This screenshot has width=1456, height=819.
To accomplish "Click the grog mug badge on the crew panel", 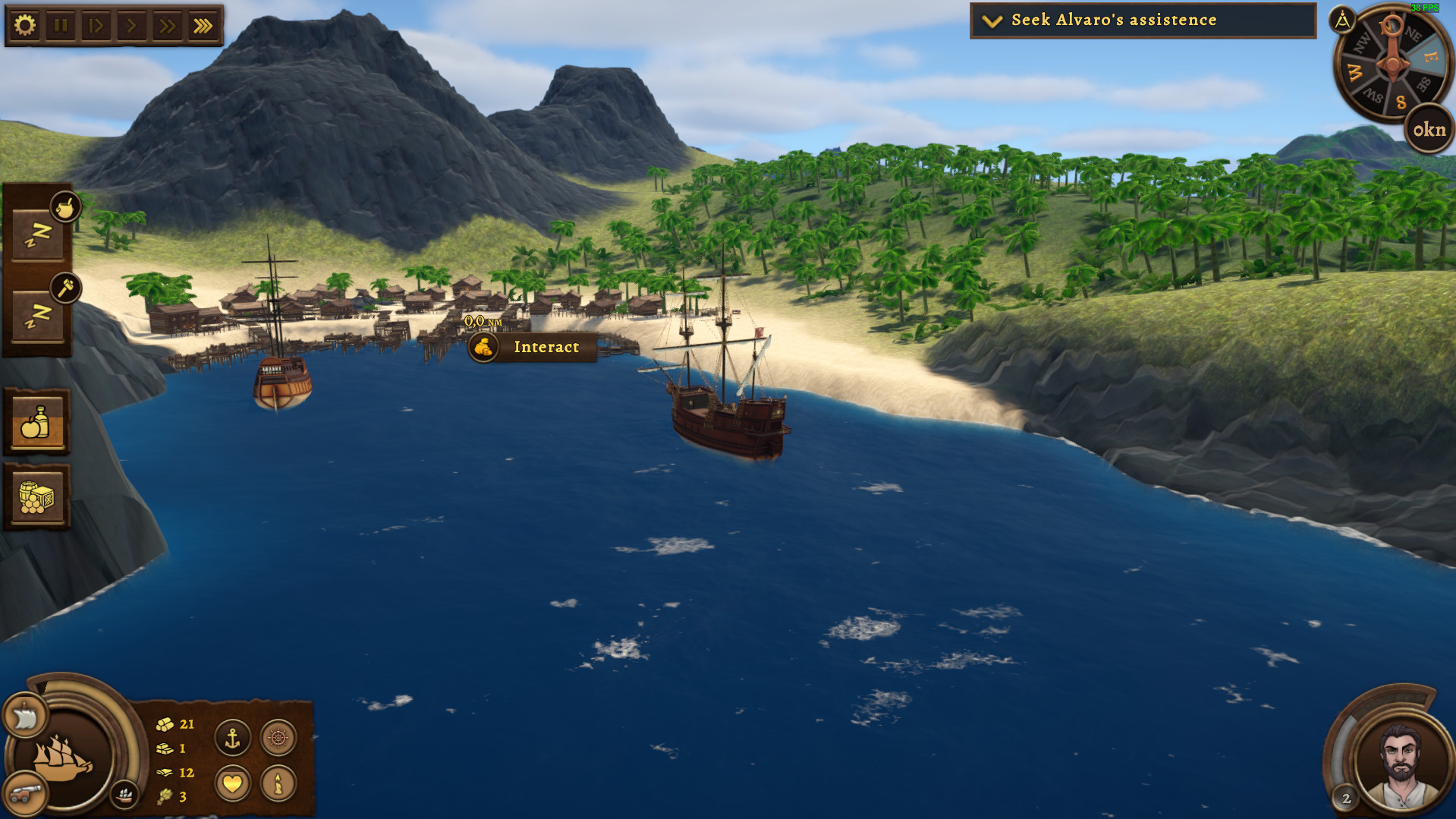I will [x=64, y=209].
